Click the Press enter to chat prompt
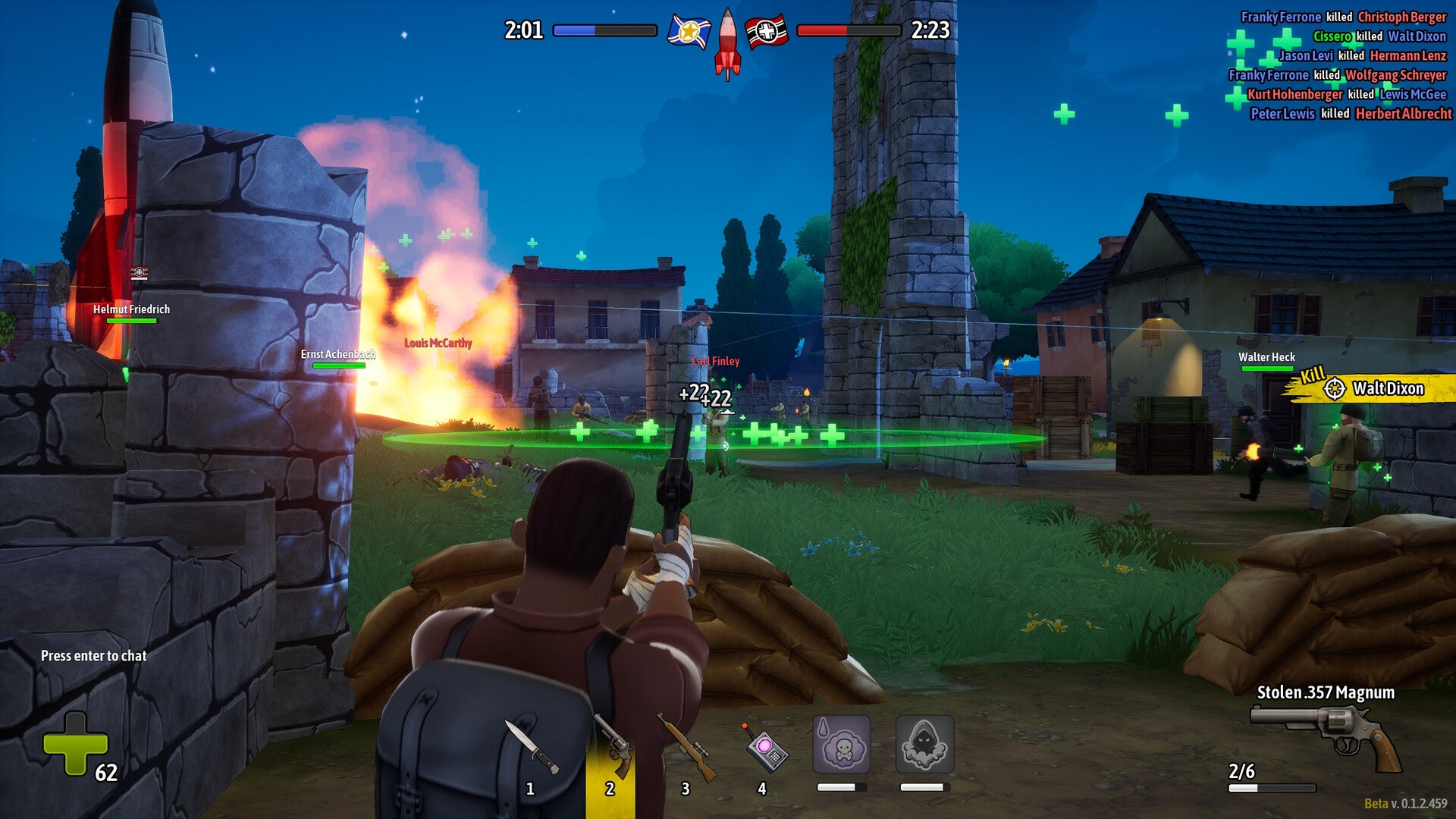Viewport: 1456px width, 819px height. pos(94,657)
